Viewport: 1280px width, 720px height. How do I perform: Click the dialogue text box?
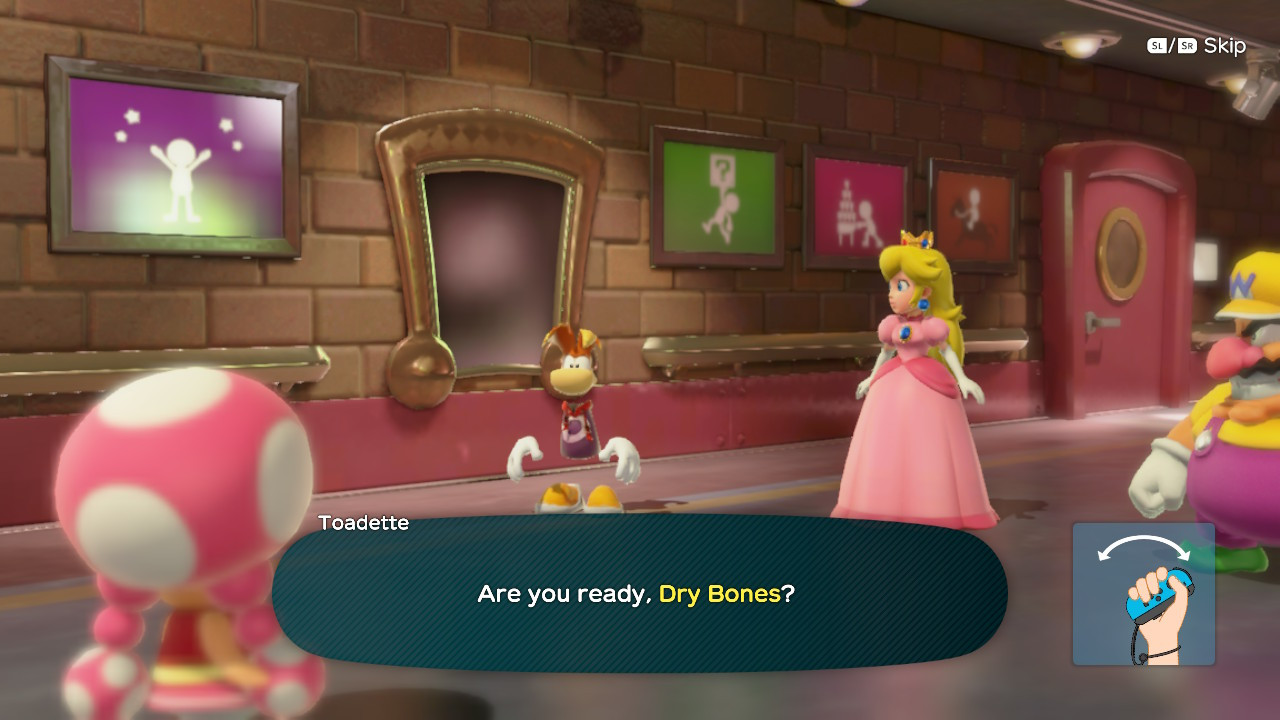pyautogui.click(x=636, y=593)
